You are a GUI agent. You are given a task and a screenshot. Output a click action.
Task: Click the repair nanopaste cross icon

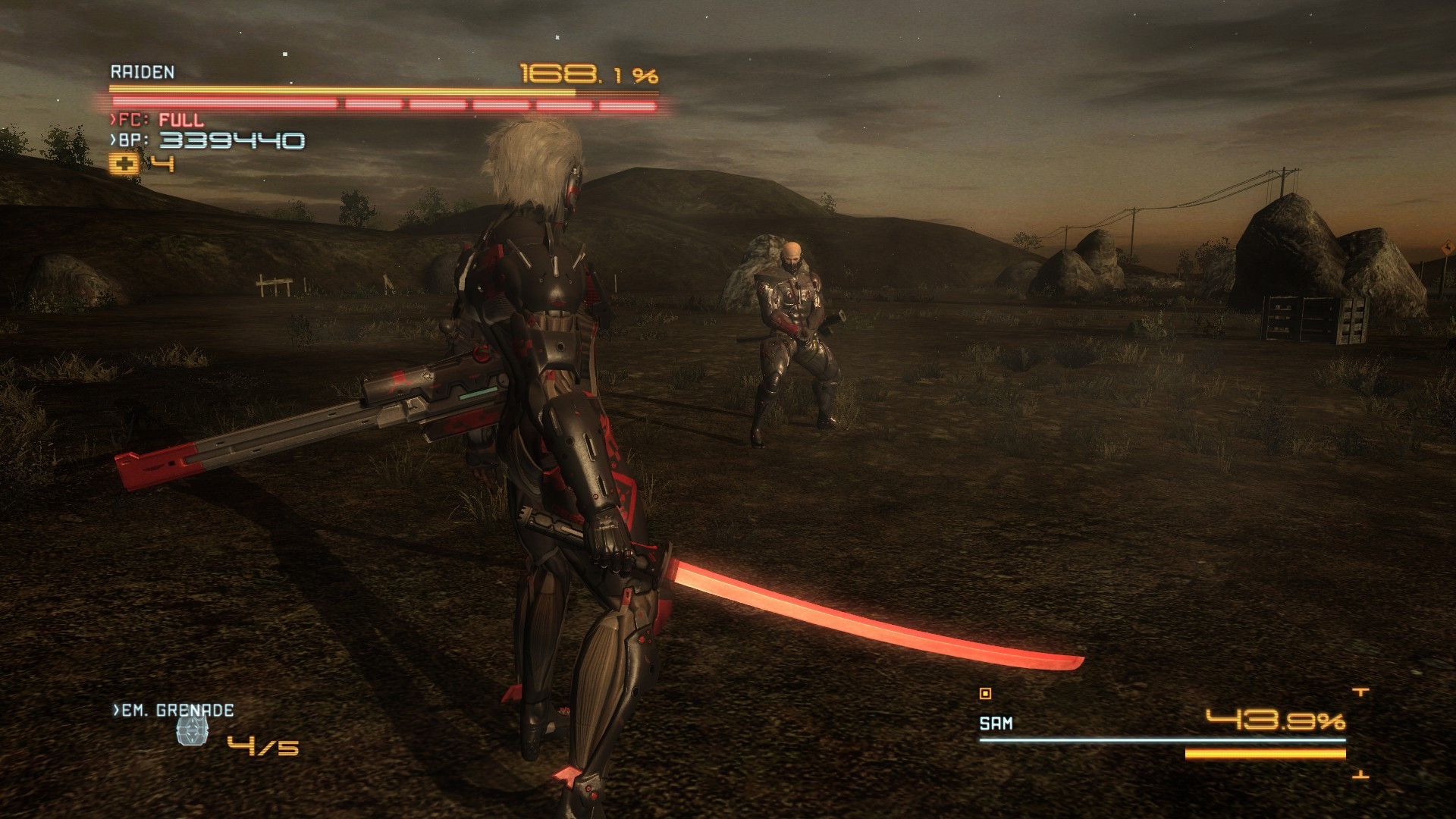125,164
